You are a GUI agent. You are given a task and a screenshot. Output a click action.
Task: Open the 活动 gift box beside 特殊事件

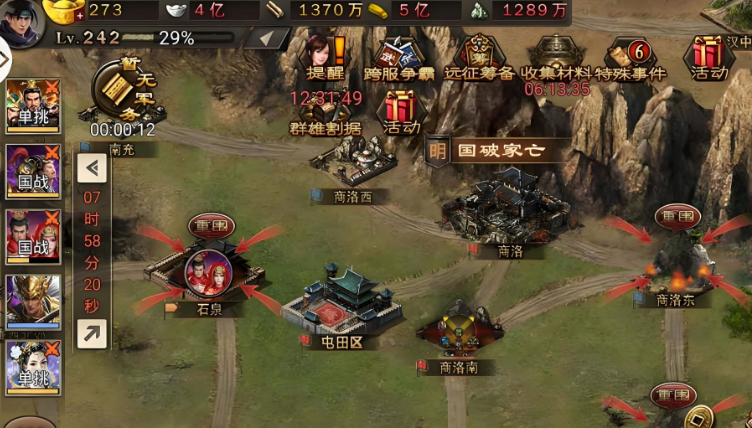click(708, 56)
